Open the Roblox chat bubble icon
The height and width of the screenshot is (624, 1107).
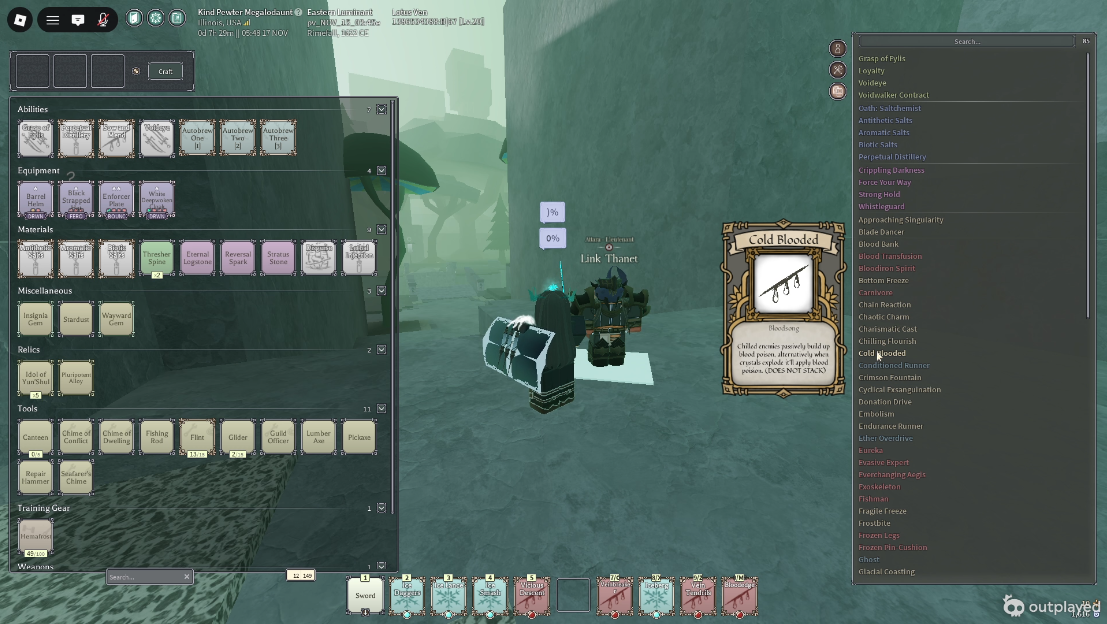click(x=78, y=20)
